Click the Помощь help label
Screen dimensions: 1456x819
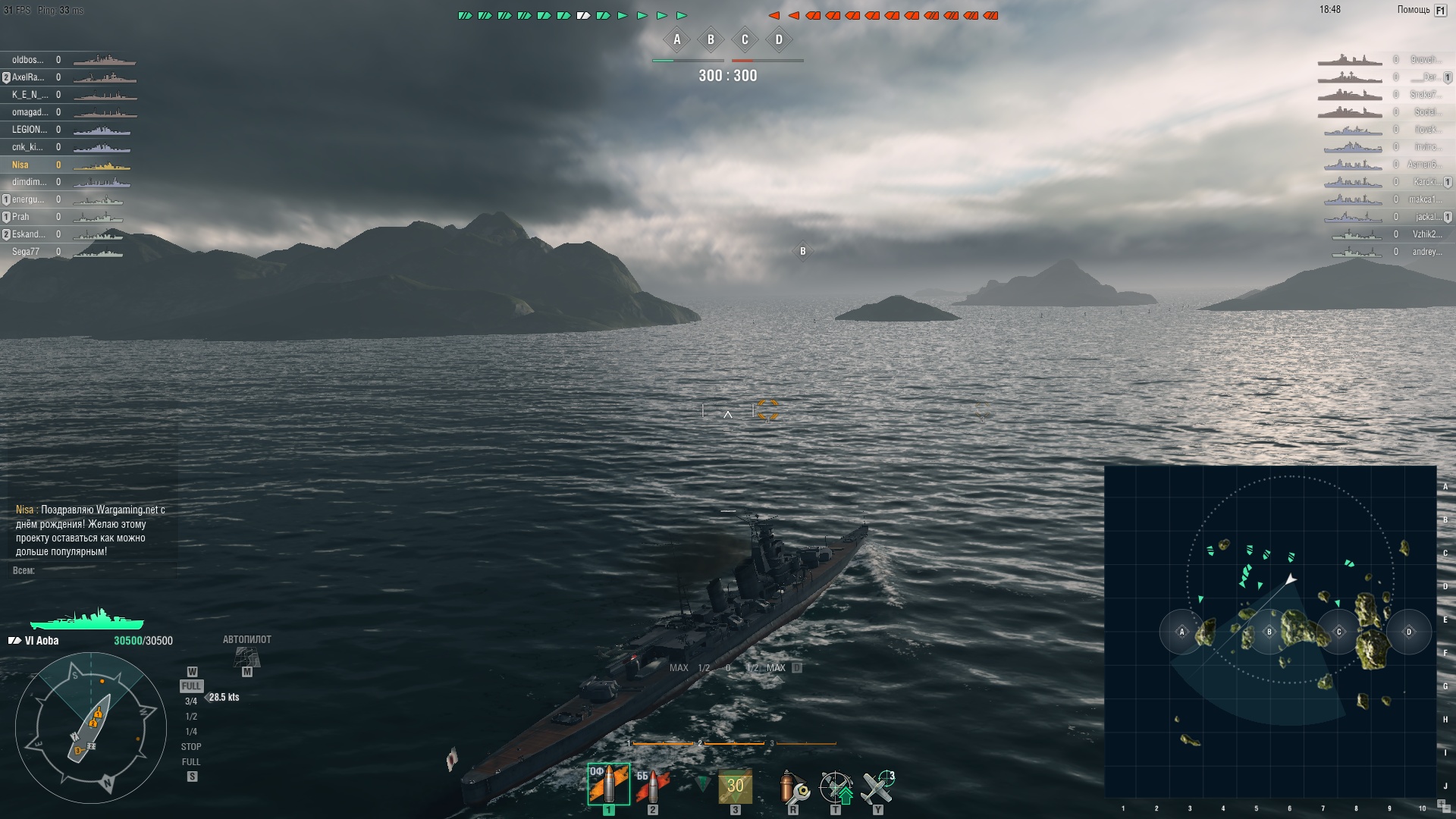(x=1413, y=10)
